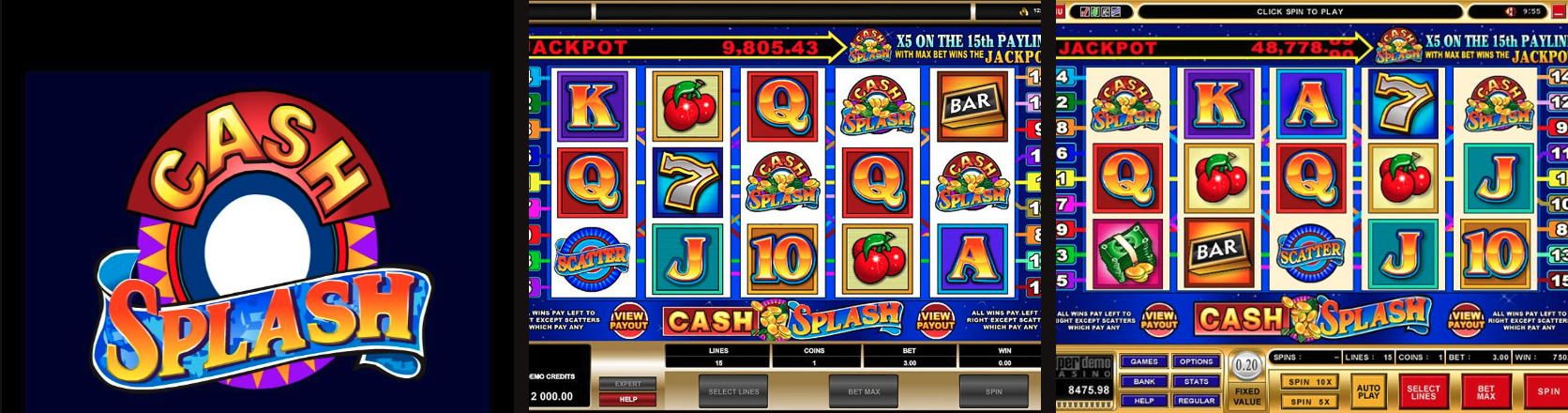Place max bet with red BET MAX
Image resolution: width=1568 pixels, height=413 pixels.
point(1486,390)
